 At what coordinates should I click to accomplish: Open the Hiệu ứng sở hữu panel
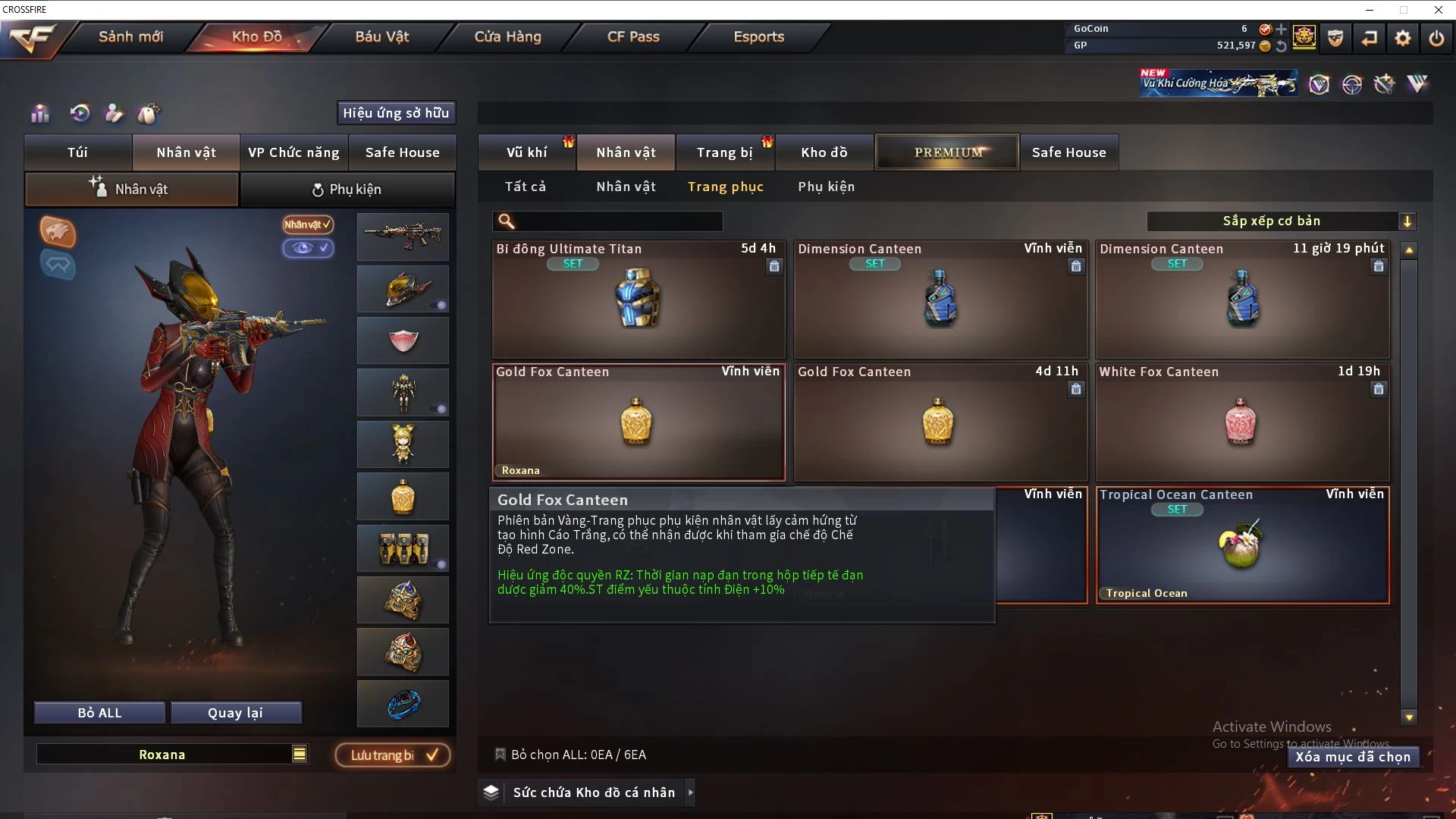(x=395, y=113)
